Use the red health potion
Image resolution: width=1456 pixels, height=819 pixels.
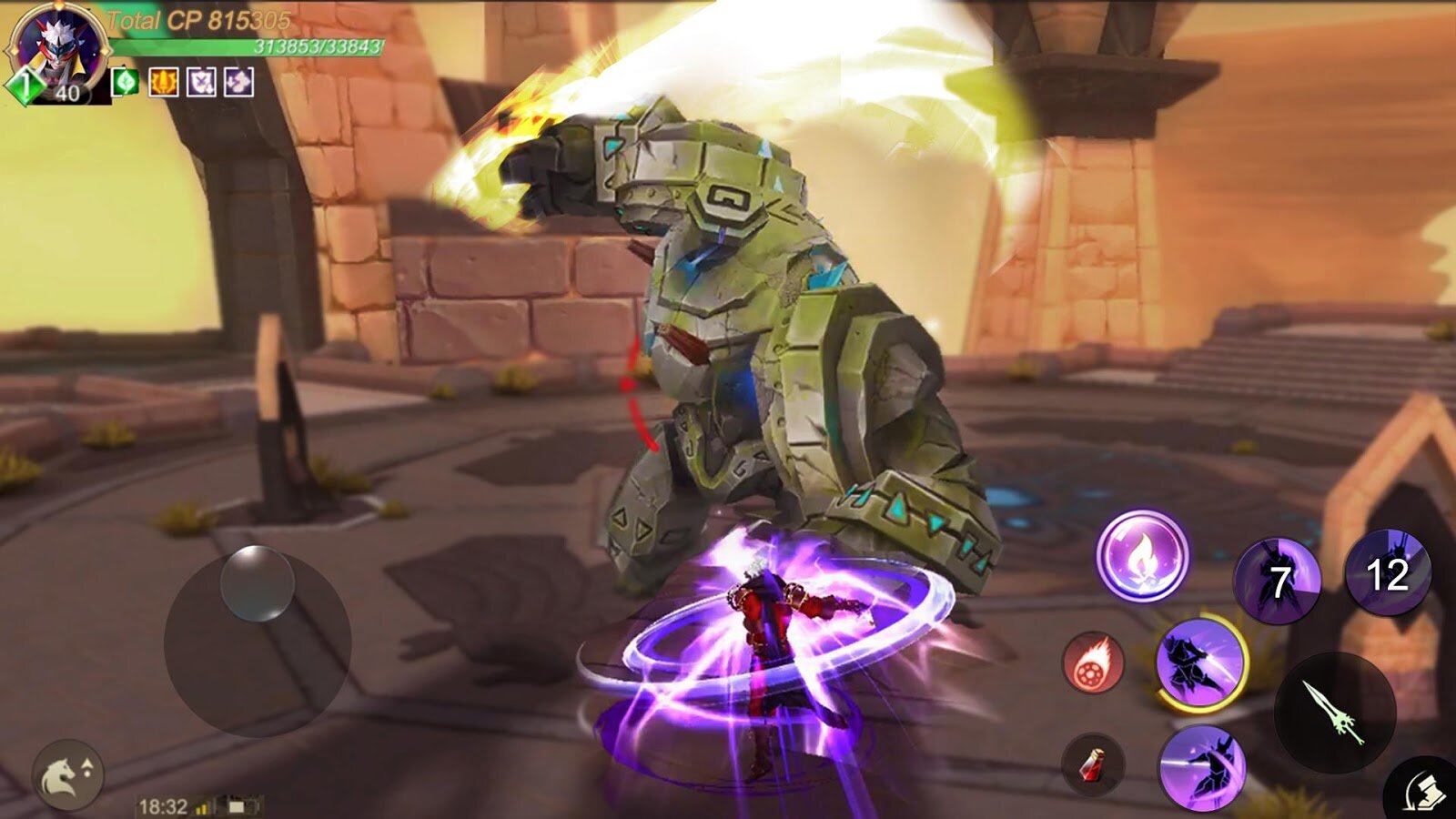point(1093,765)
